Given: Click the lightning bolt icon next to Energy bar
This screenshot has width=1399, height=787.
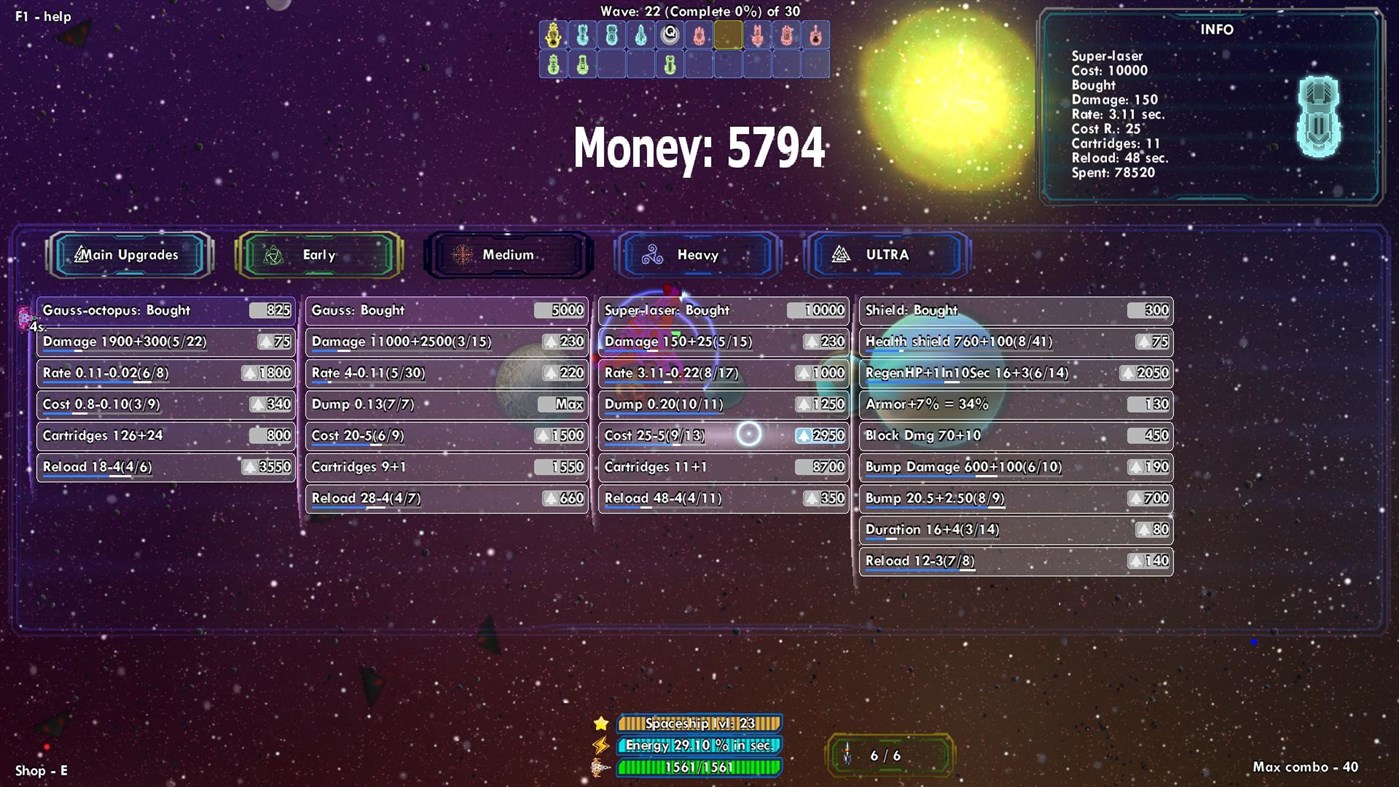Looking at the screenshot, I should (x=600, y=745).
